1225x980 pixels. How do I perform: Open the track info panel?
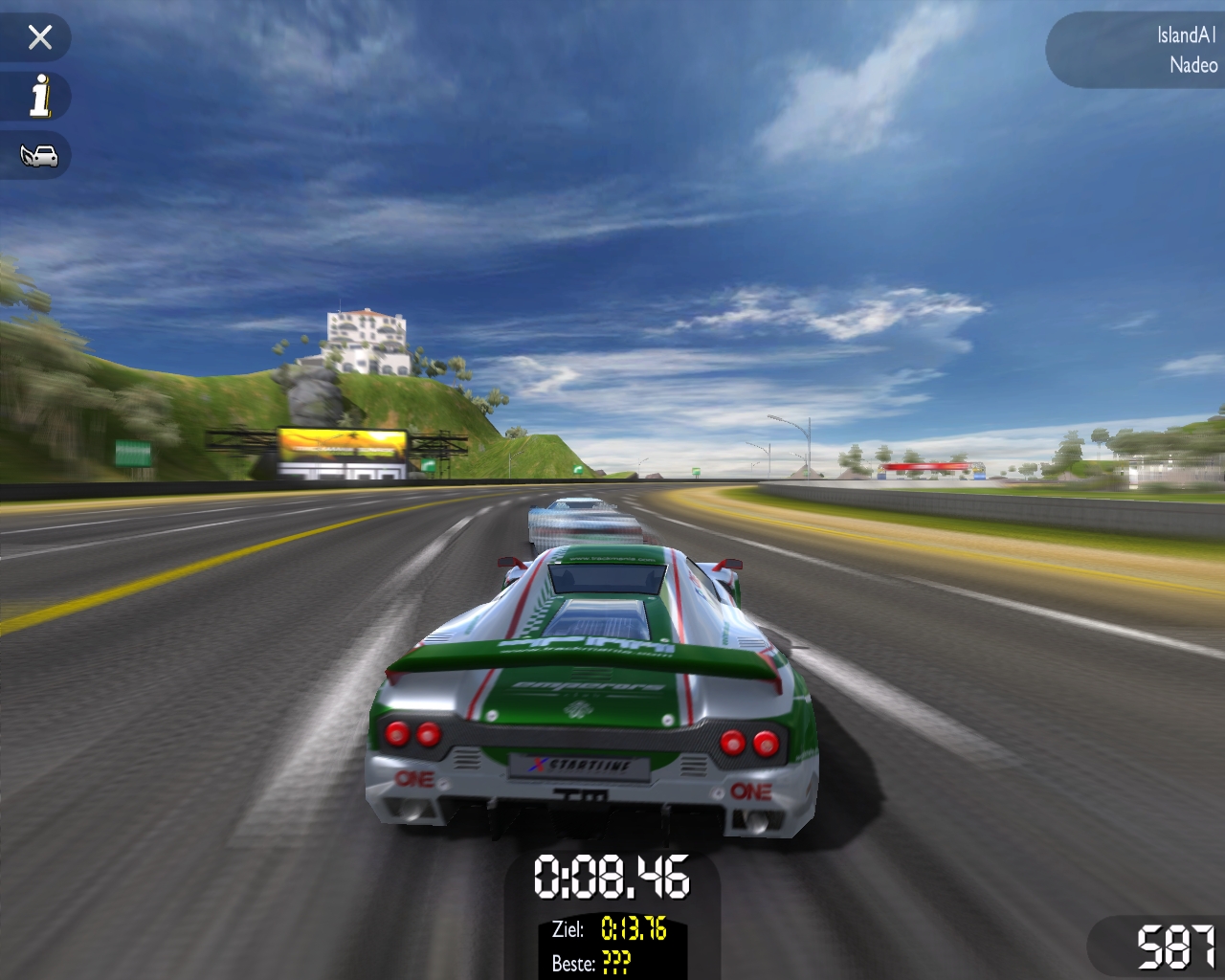point(39,96)
